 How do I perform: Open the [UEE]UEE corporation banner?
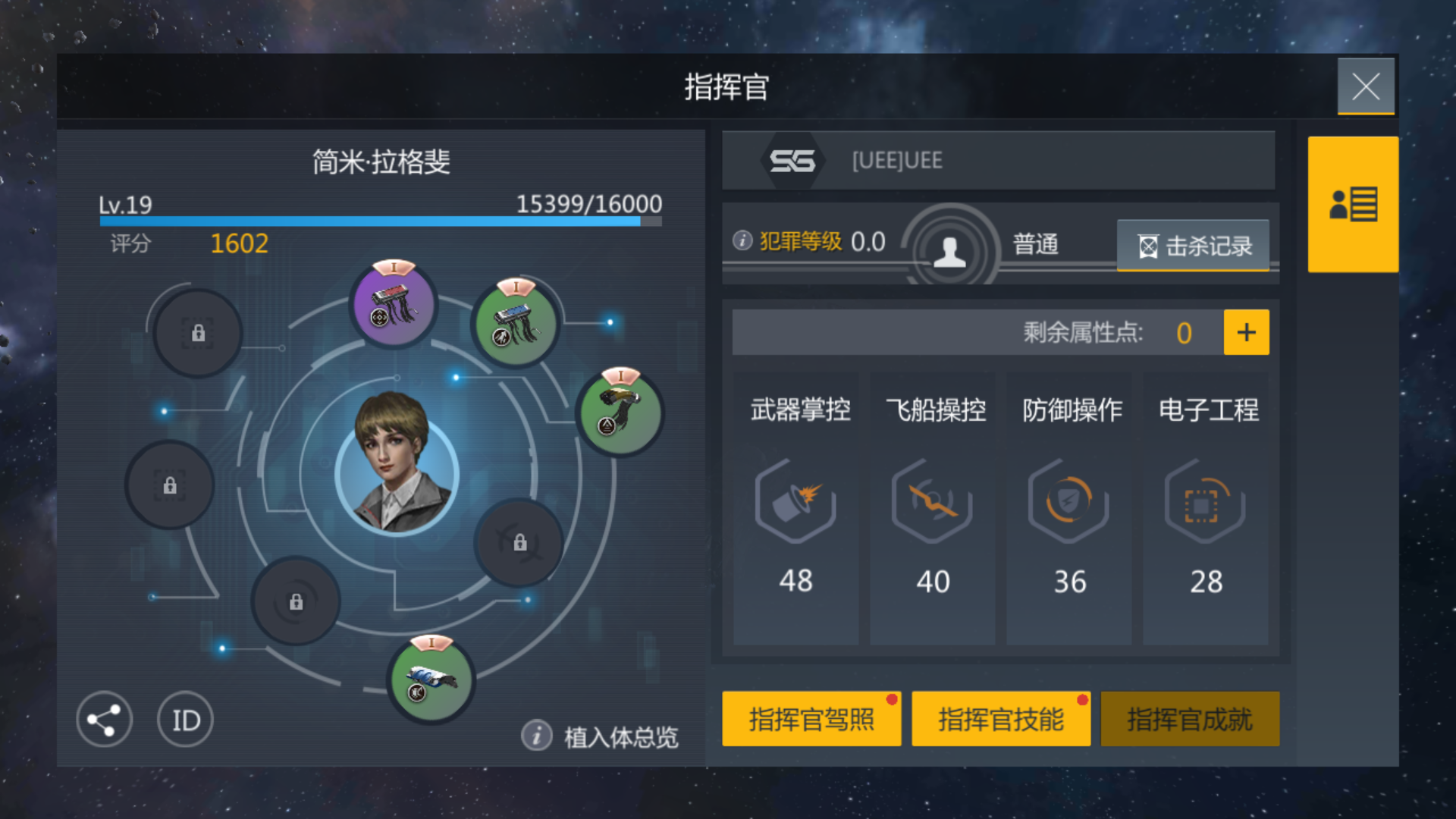(998, 161)
